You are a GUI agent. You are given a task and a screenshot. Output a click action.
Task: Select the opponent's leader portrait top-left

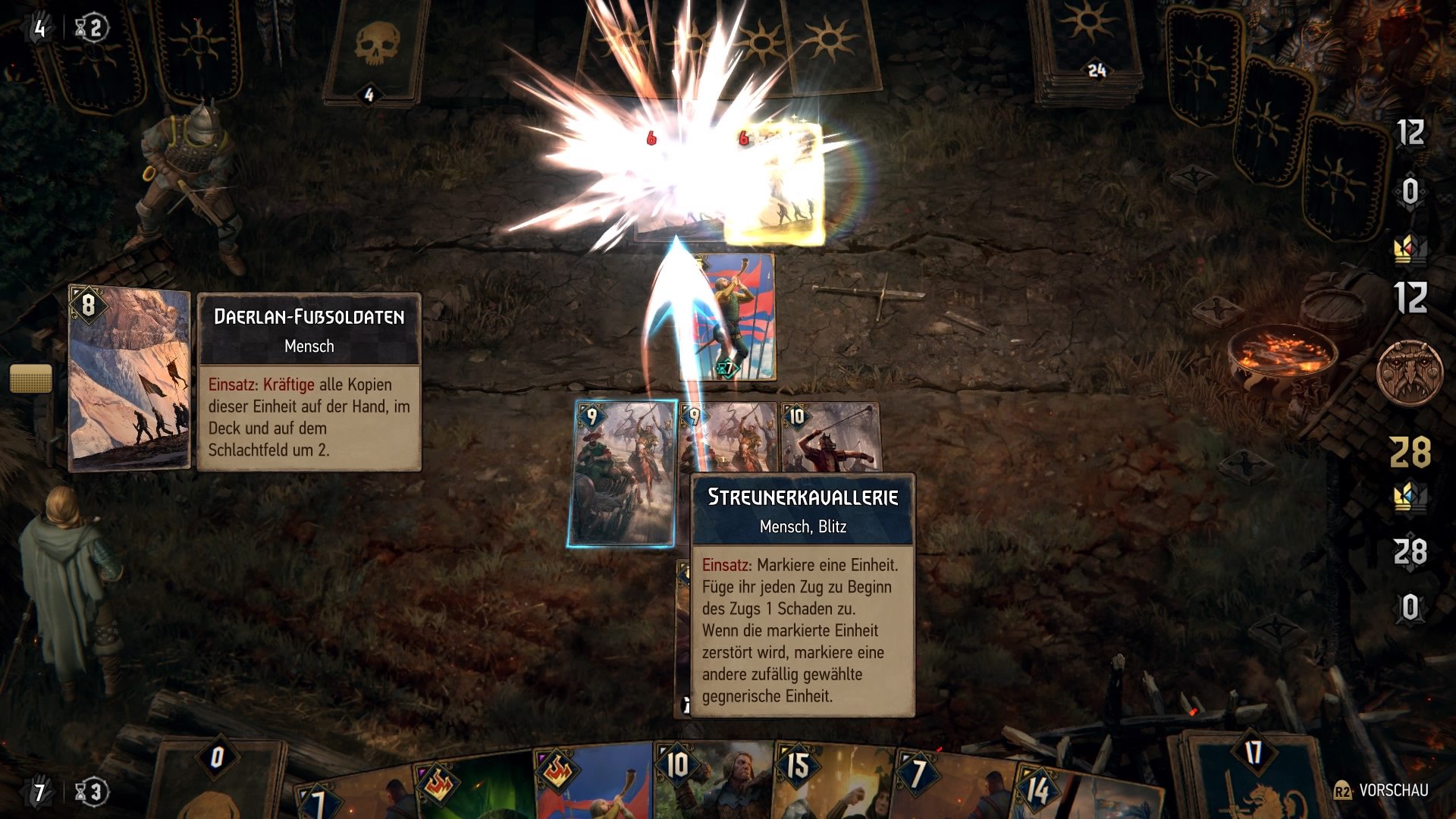pos(186,174)
